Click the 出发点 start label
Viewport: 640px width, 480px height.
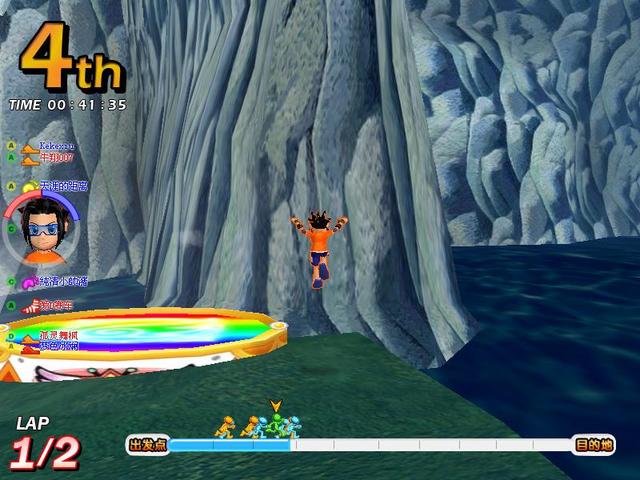[x=147, y=445]
